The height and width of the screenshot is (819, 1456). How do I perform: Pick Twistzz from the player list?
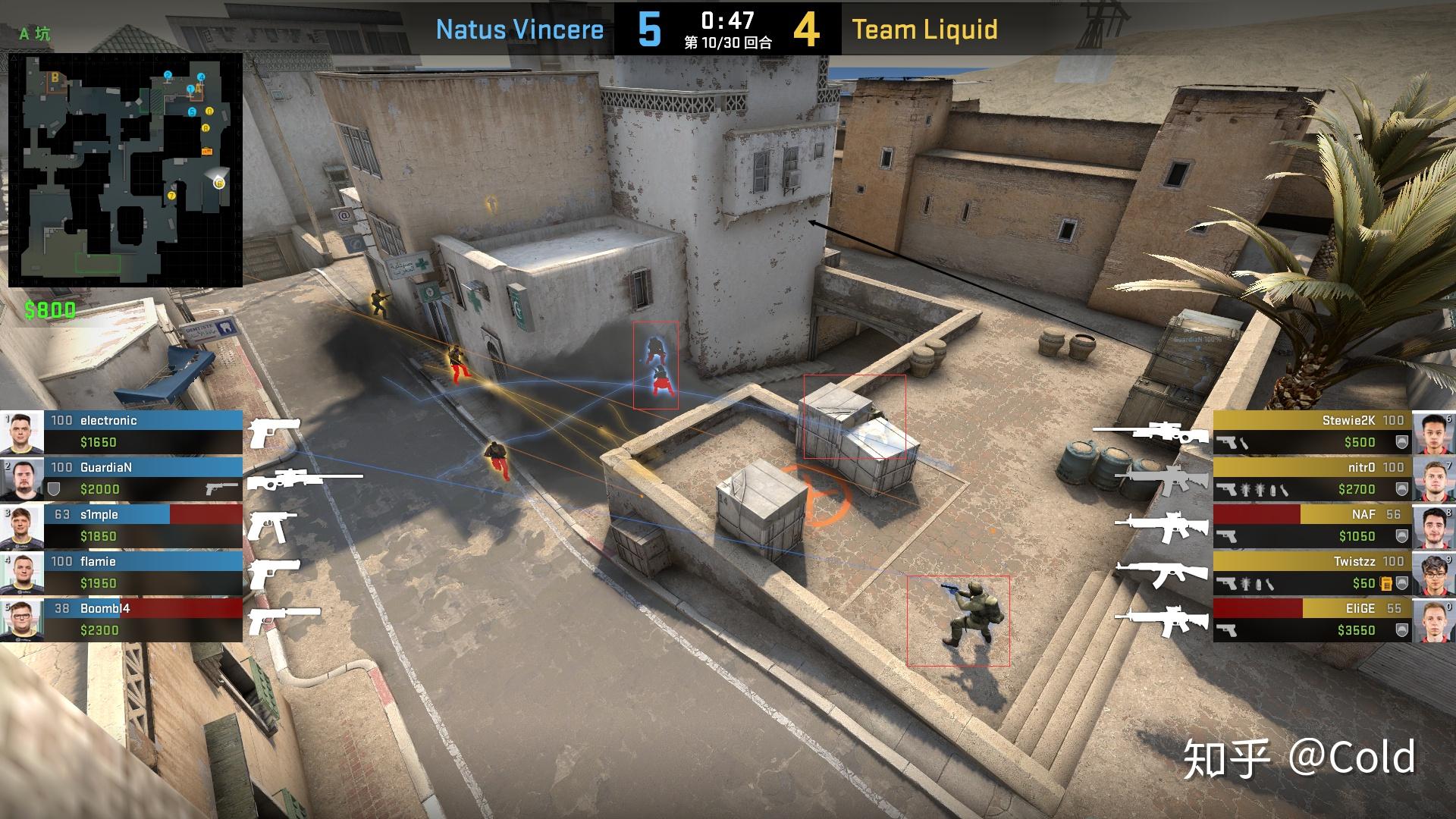point(1312,573)
